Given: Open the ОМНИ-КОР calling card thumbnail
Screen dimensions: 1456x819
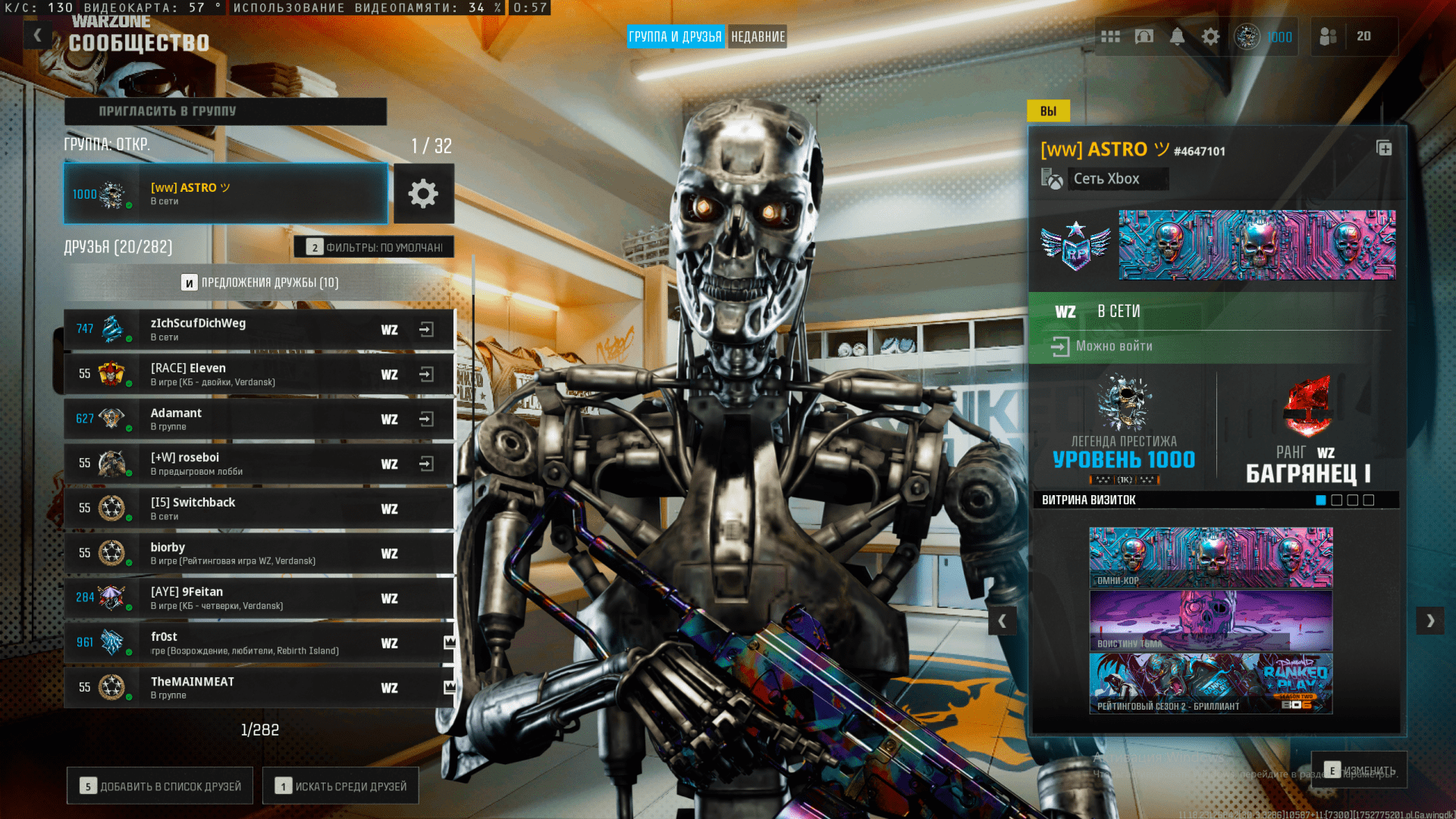Looking at the screenshot, I should [x=1210, y=557].
